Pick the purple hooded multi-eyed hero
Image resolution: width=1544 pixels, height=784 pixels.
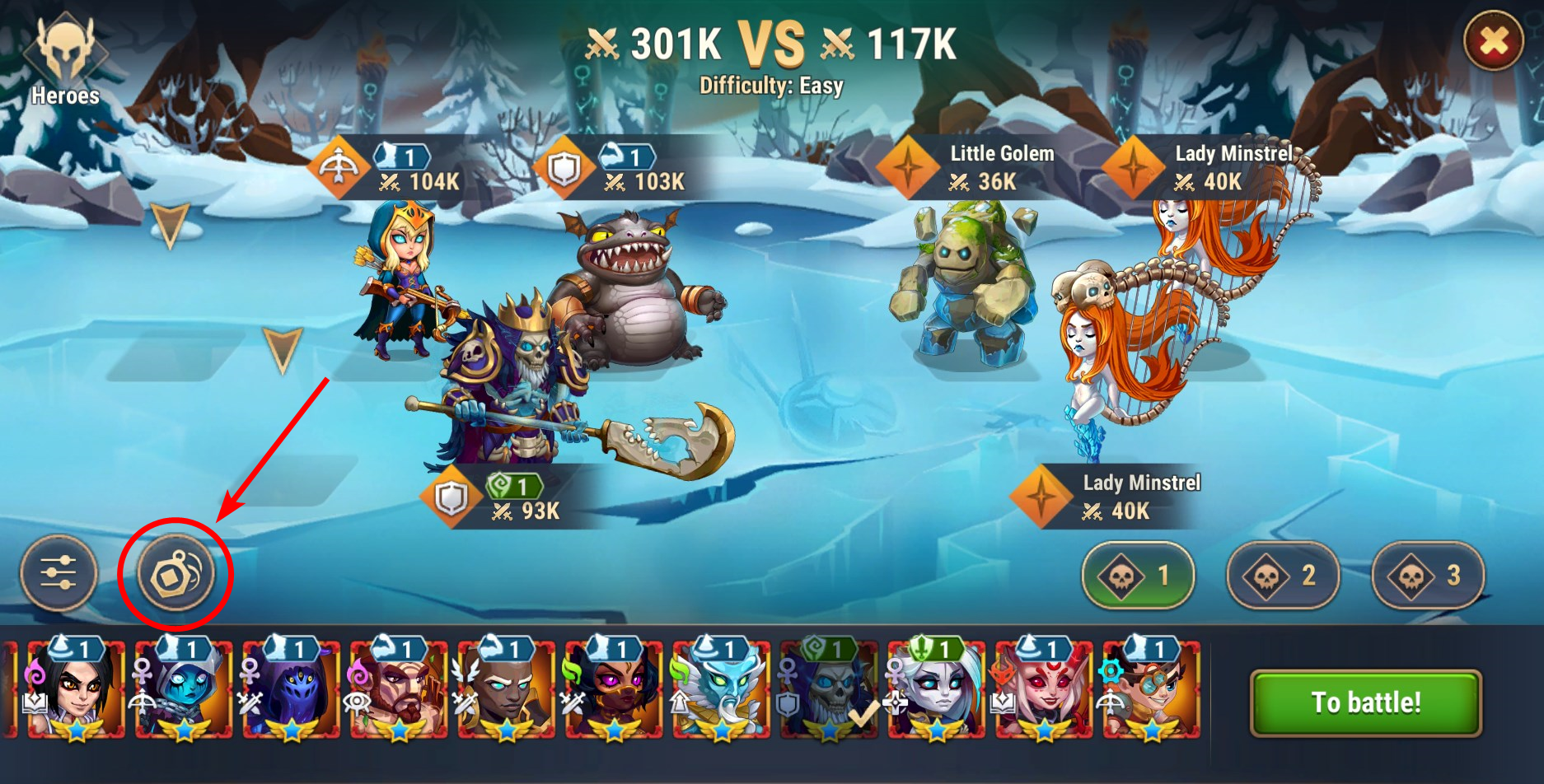click(x=291, y=692)
